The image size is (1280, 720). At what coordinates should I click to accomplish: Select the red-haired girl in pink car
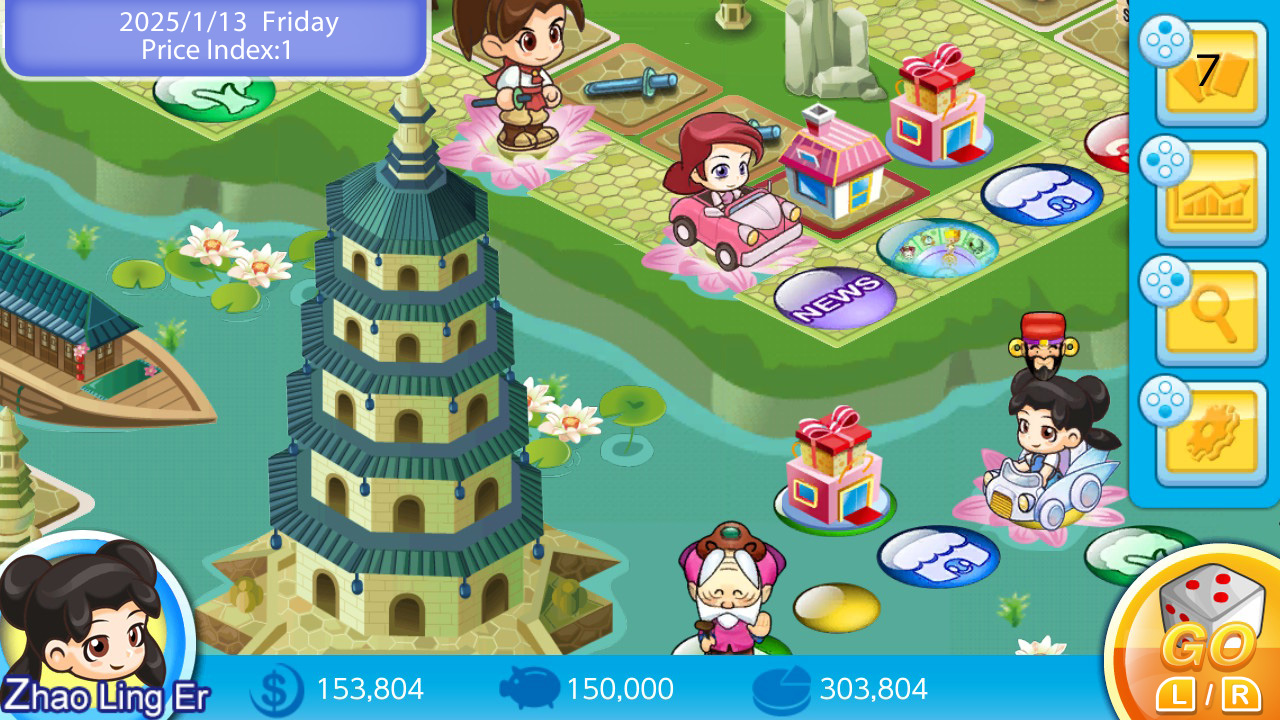(x=722, y=185)
